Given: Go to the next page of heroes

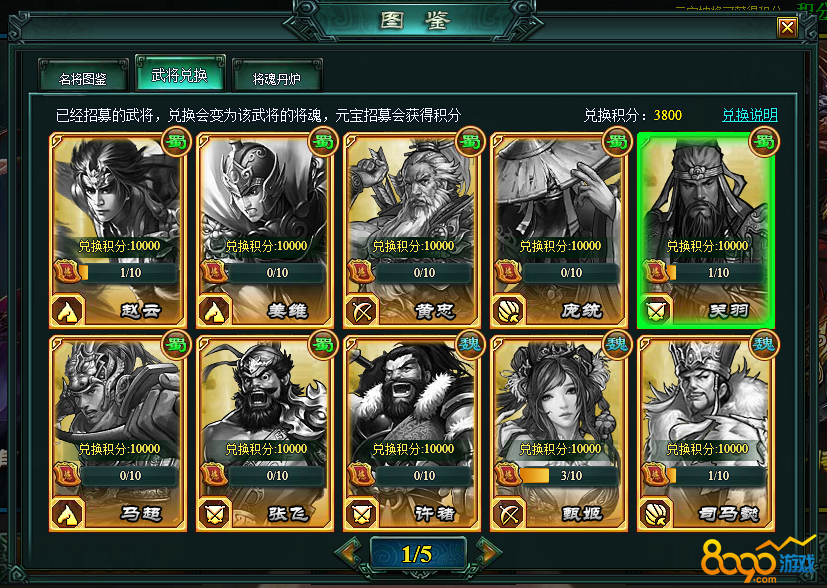Looking at the screenshot, I should tap(486, 552).
